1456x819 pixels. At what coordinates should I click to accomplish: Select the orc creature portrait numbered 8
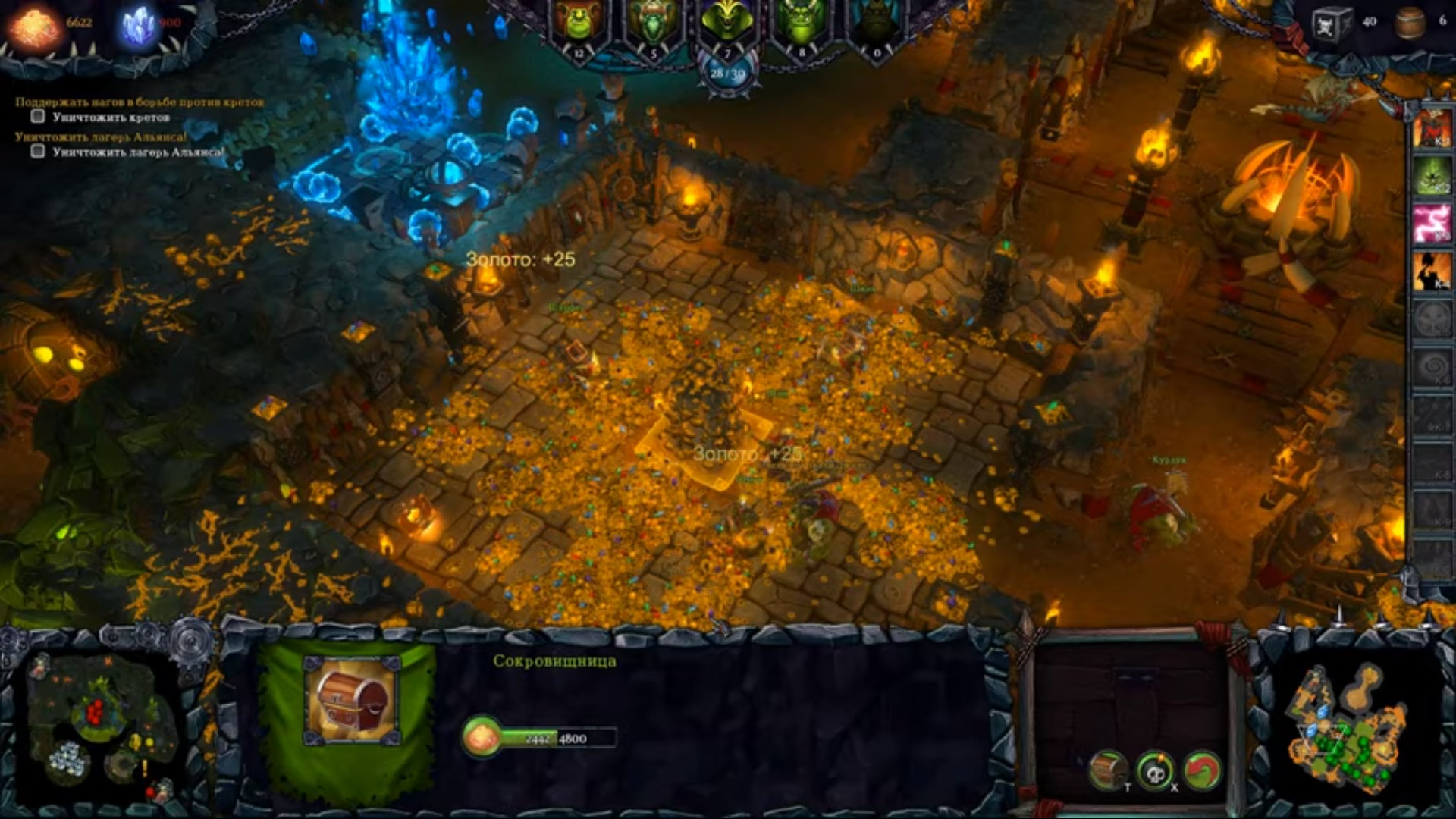[801, 24]
